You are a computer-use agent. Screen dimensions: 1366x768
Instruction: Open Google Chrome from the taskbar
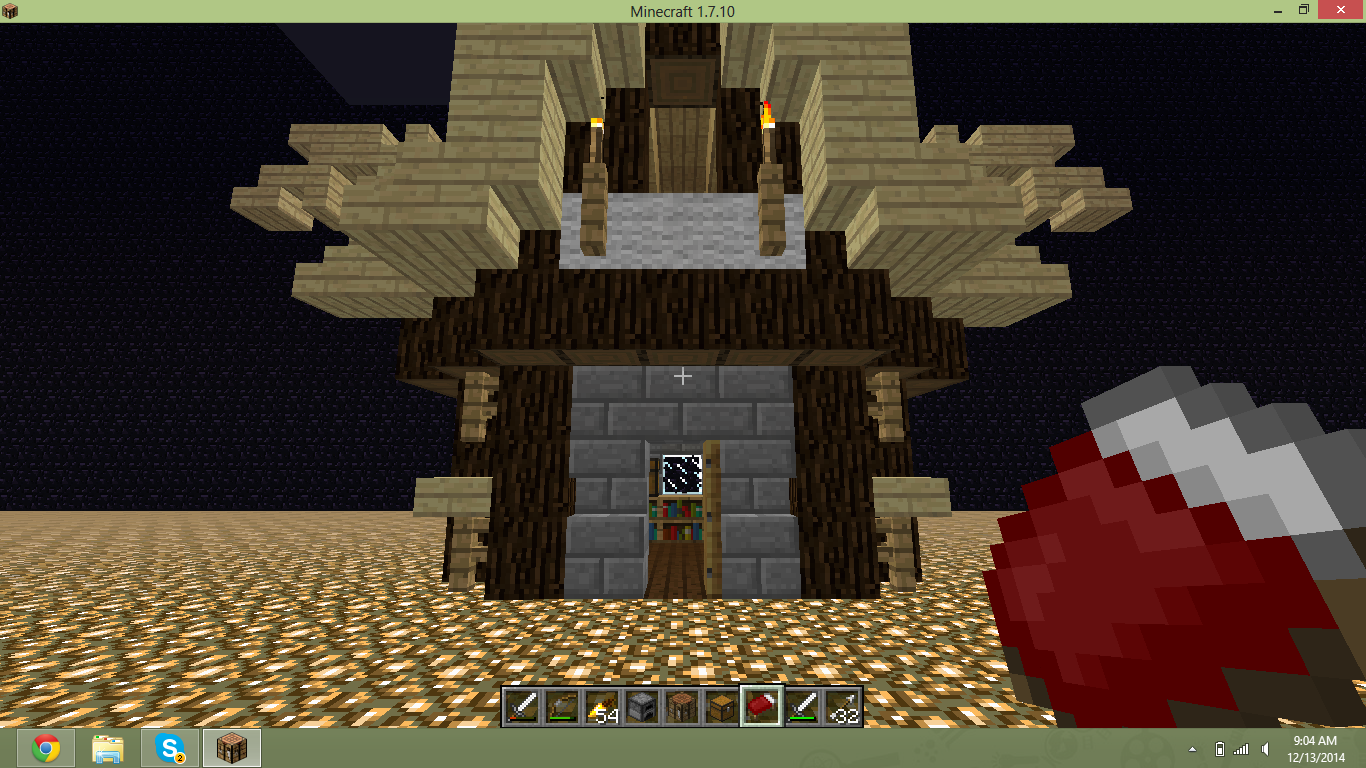pos(45,748)
